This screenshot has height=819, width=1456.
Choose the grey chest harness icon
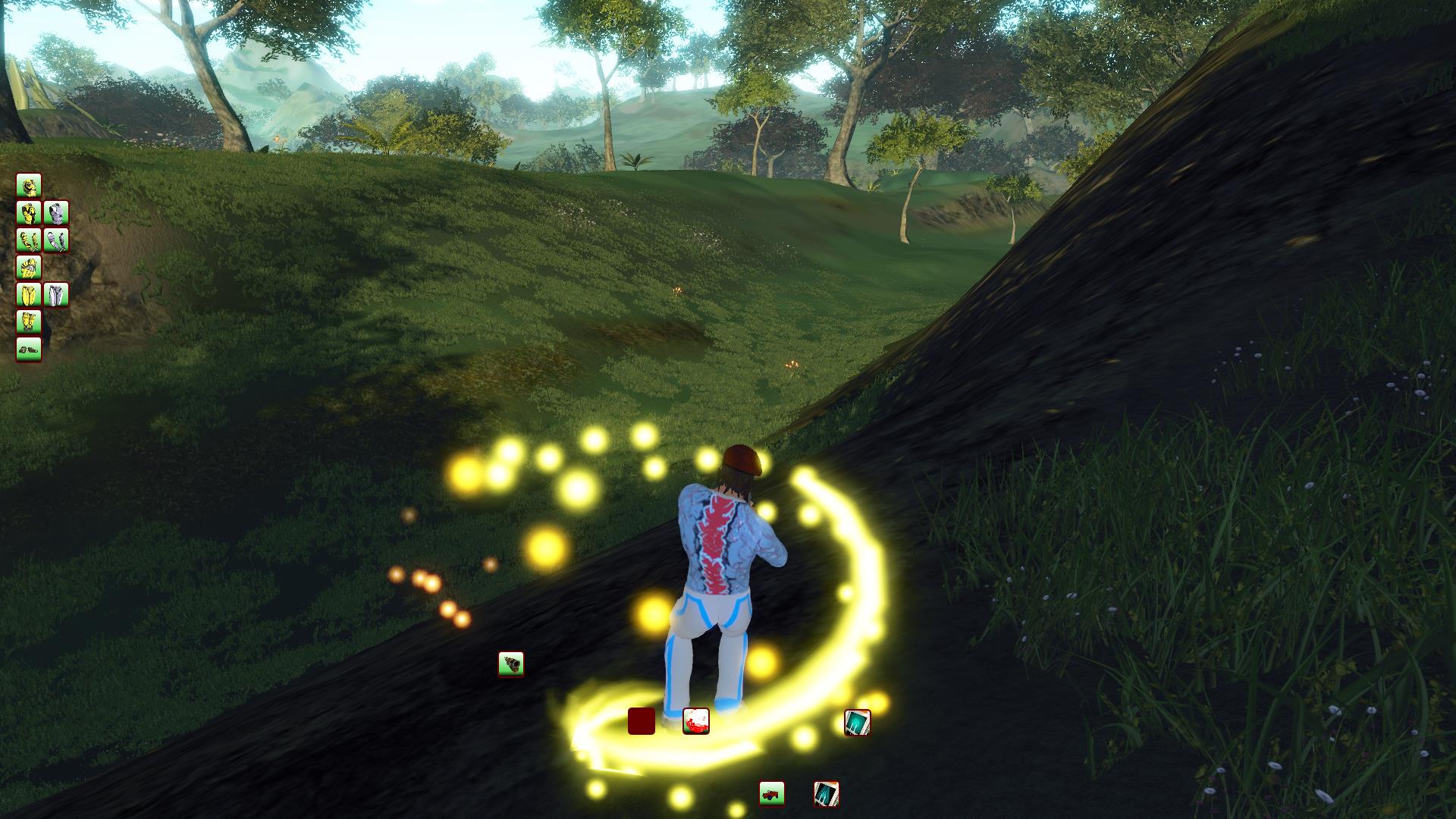tap(56, 213)
